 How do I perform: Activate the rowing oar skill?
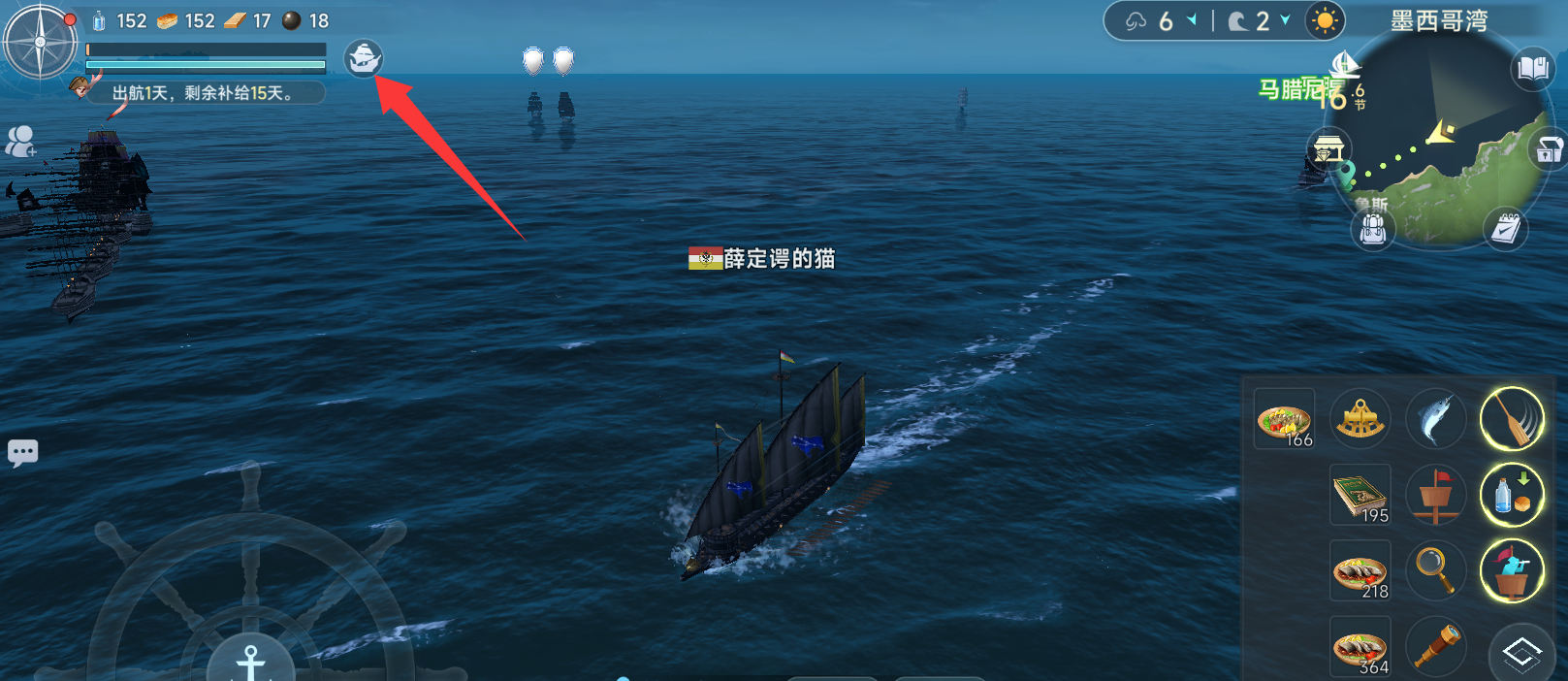tap(1511, 419)
